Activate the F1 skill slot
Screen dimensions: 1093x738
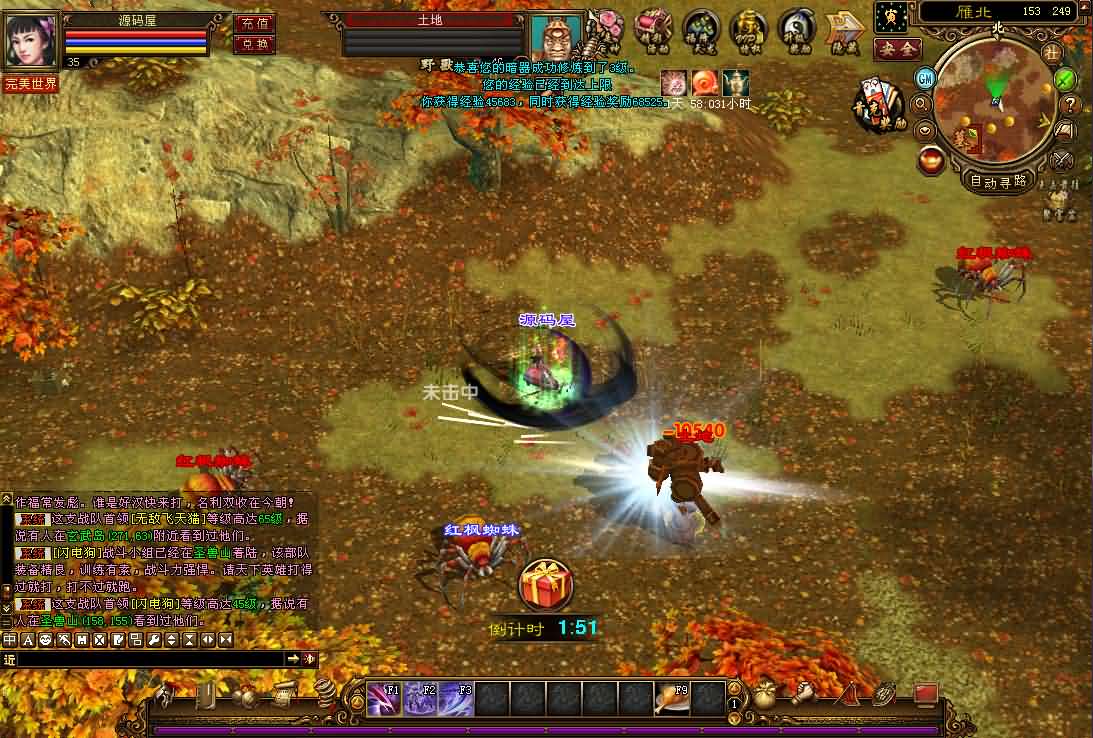pyautogui.click(x=384, y=699)
